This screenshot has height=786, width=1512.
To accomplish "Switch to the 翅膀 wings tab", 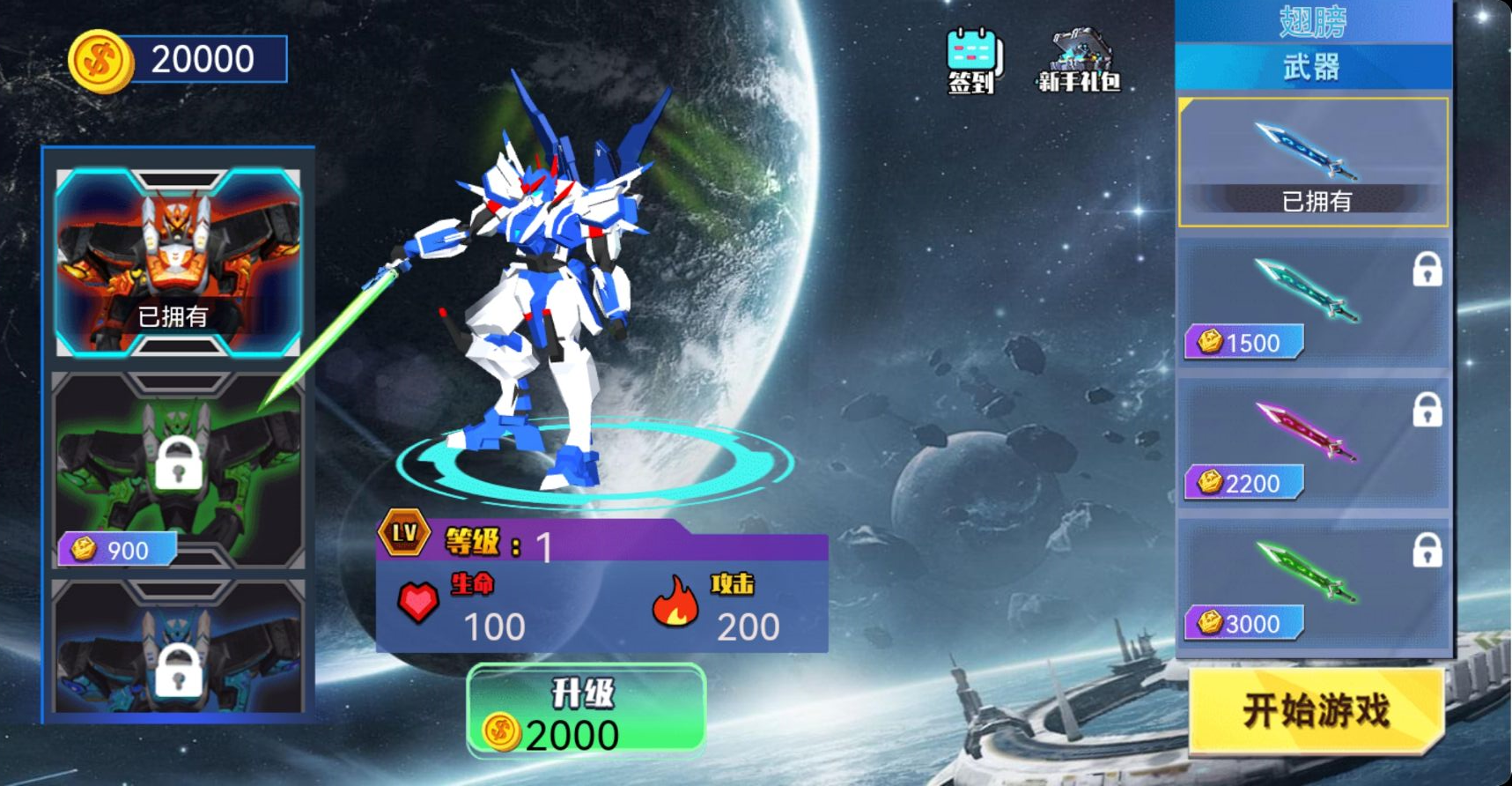I will (x=1312, y=21).
